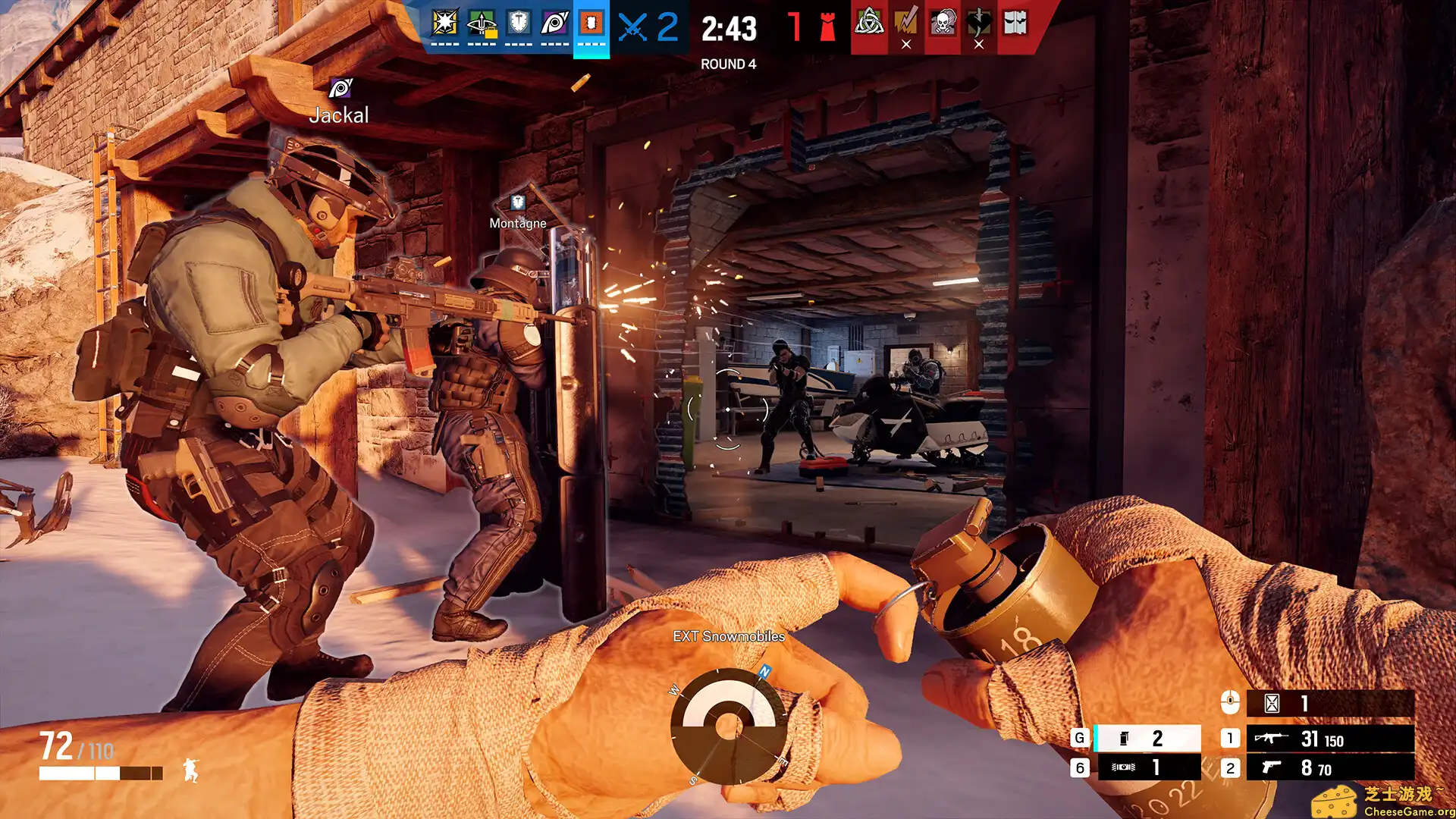Viewport: 1456px width, 819px height.
Task: Click the grenade gadget icon bound to G
Action: pyautogui.click(x=1123, y=738)
